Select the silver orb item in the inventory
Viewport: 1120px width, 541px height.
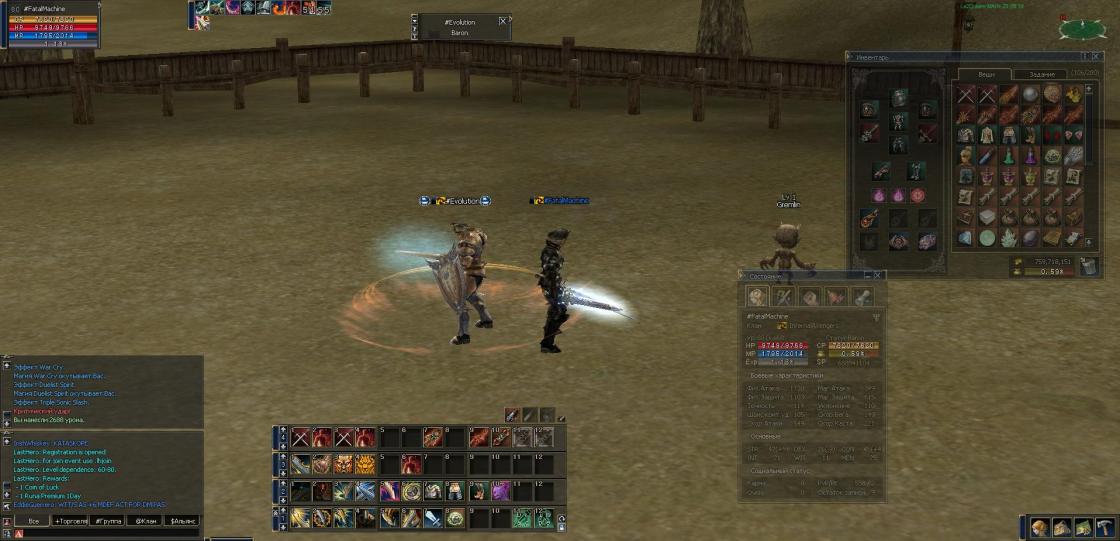point(1031,94)
